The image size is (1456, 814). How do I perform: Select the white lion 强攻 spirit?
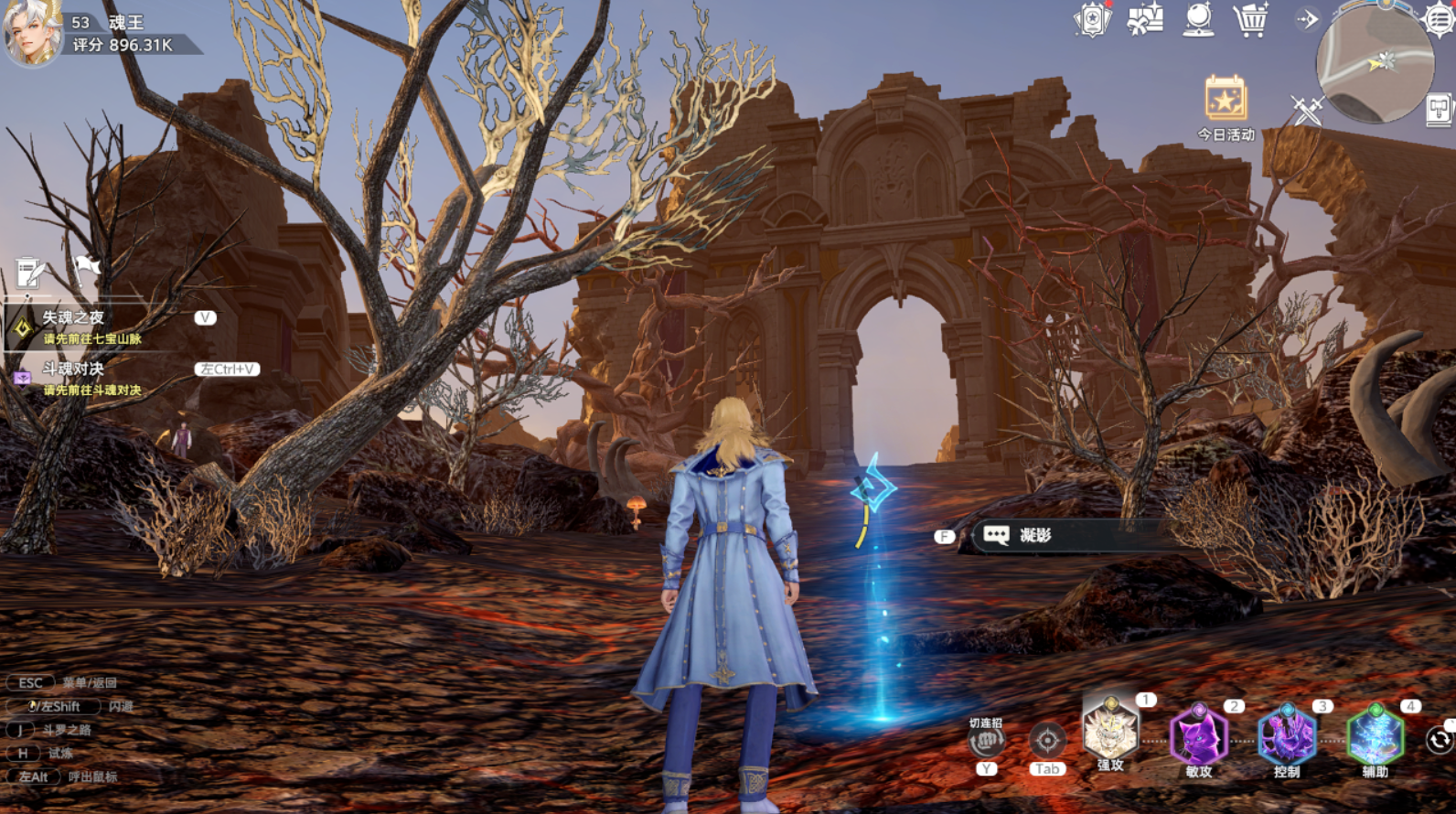point(1110,734)
